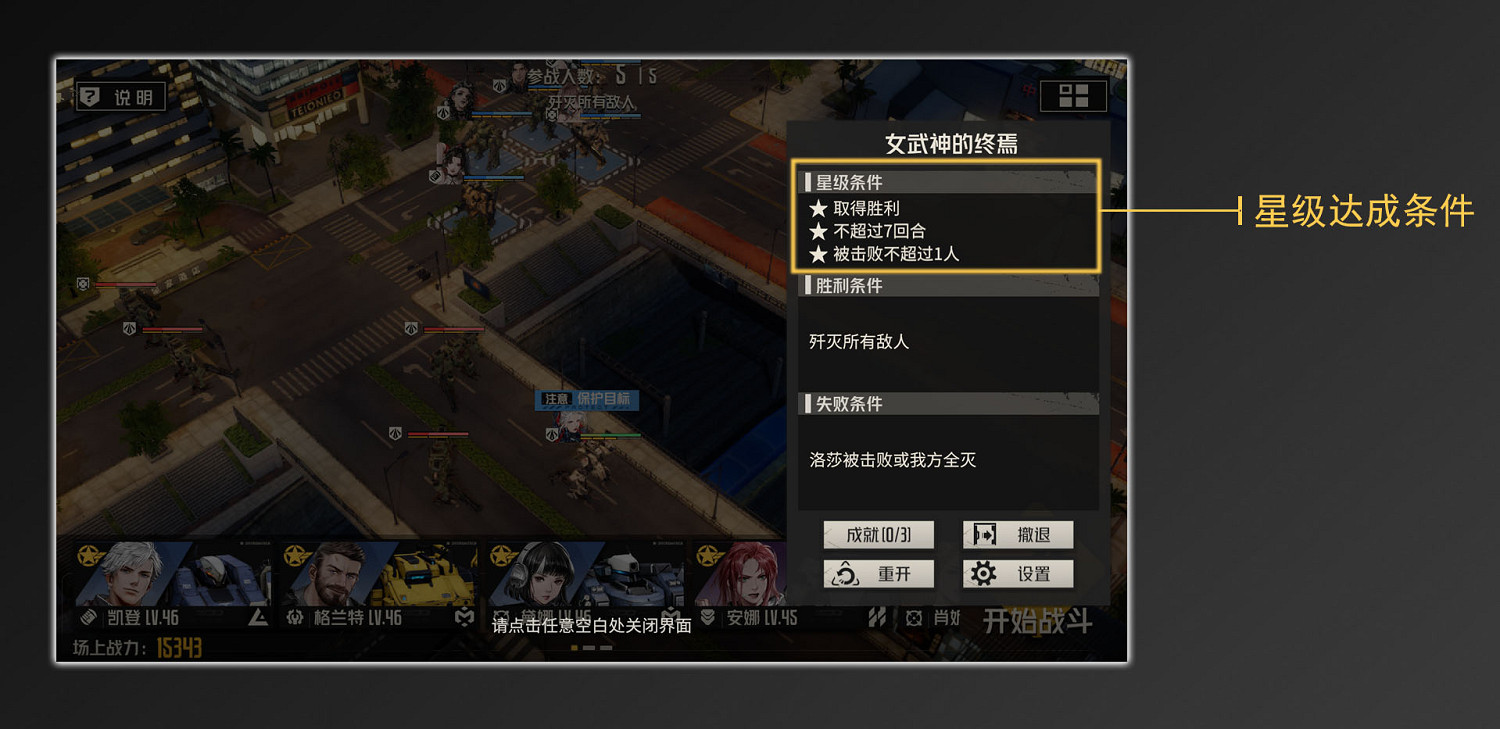Click the question mark icon on 说明 button
The image size is (1500, 729).
[x=90, y=97]
